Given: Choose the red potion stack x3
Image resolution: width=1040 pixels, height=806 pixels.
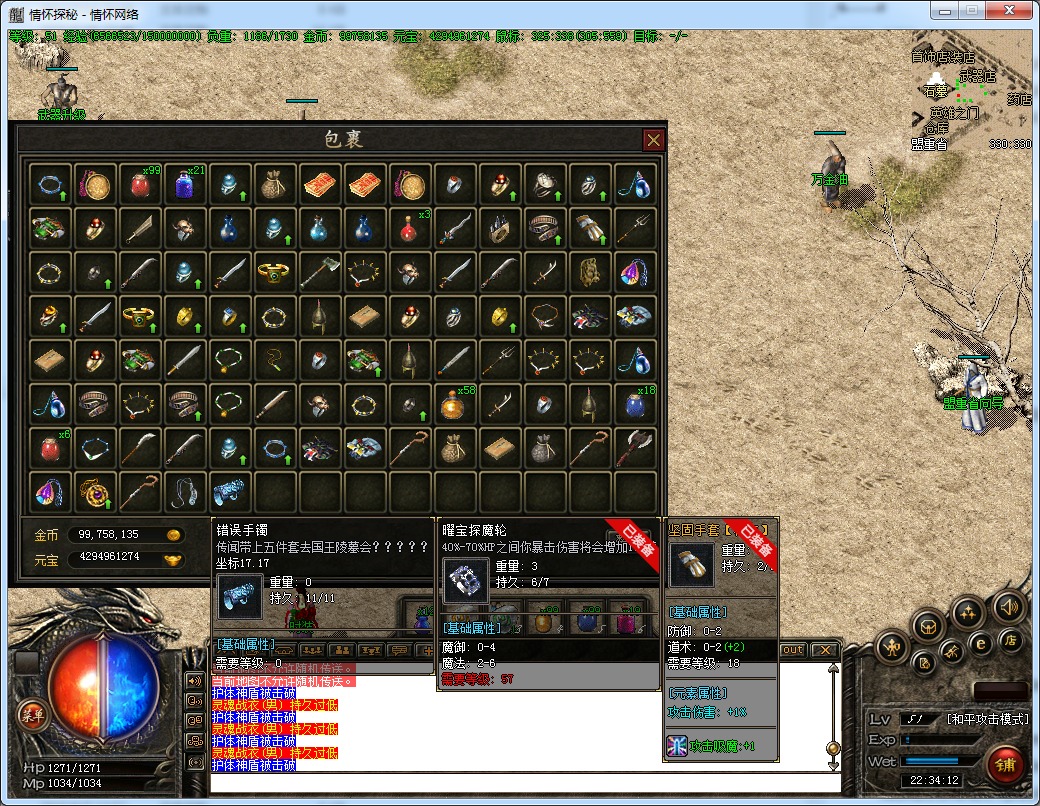Looking at the screenshot, I should point(410,228).
